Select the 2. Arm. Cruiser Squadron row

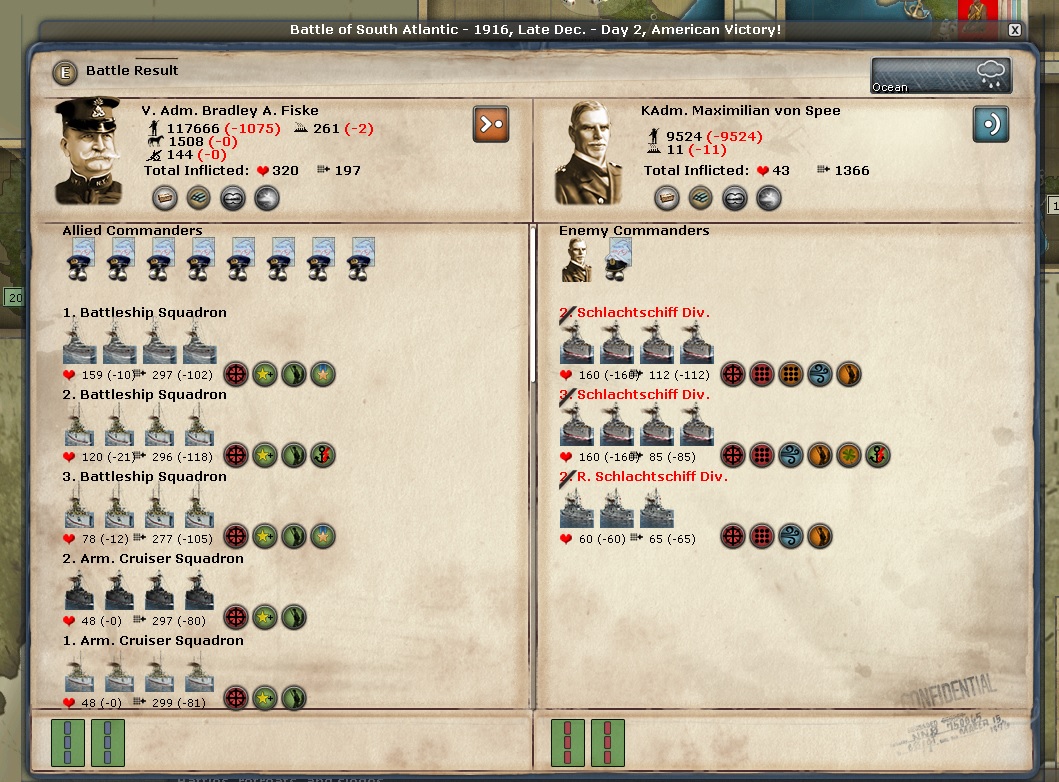click(x=152, y=559)
